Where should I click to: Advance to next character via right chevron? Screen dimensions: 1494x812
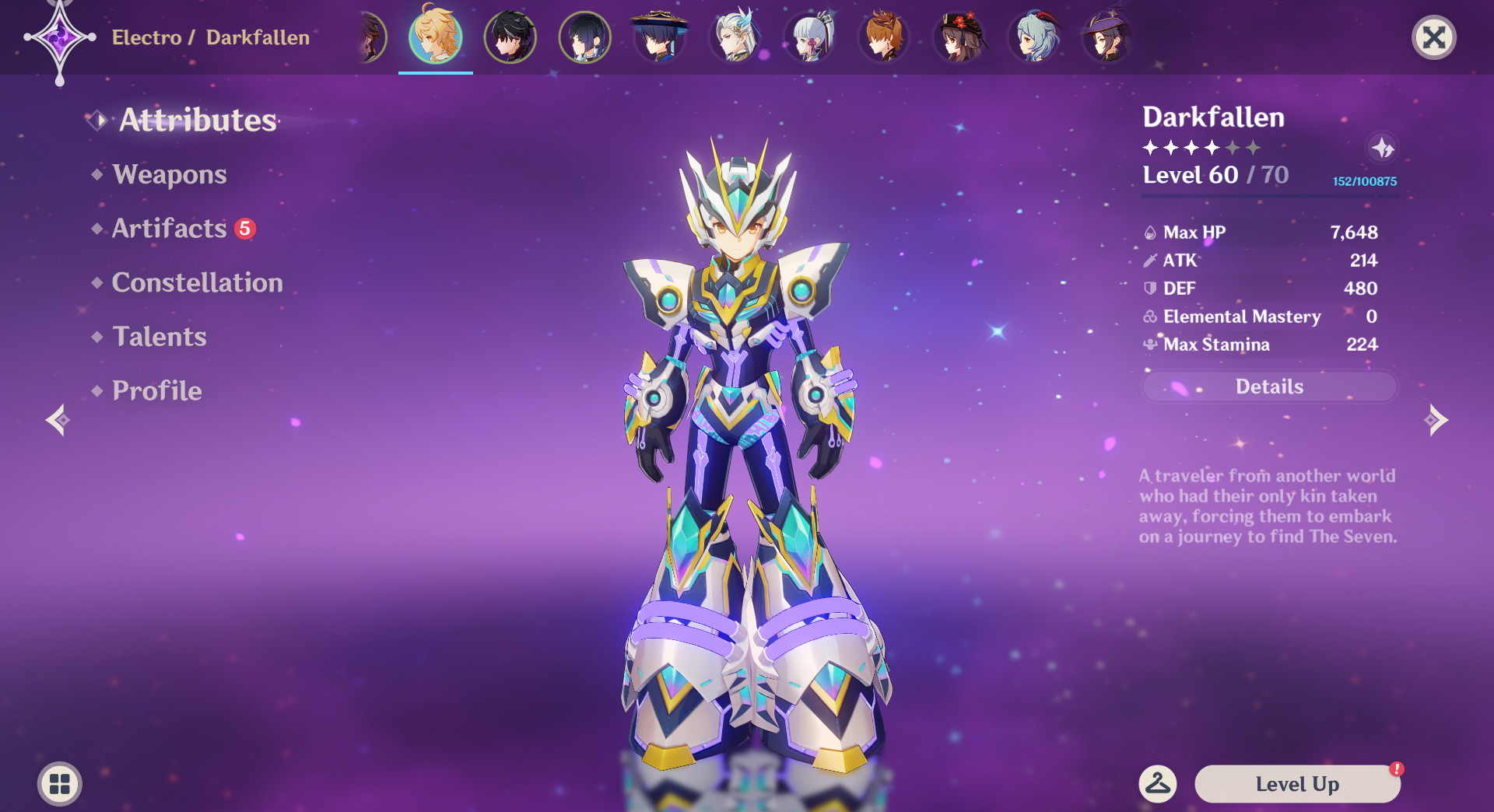[x=1434, y=420]
